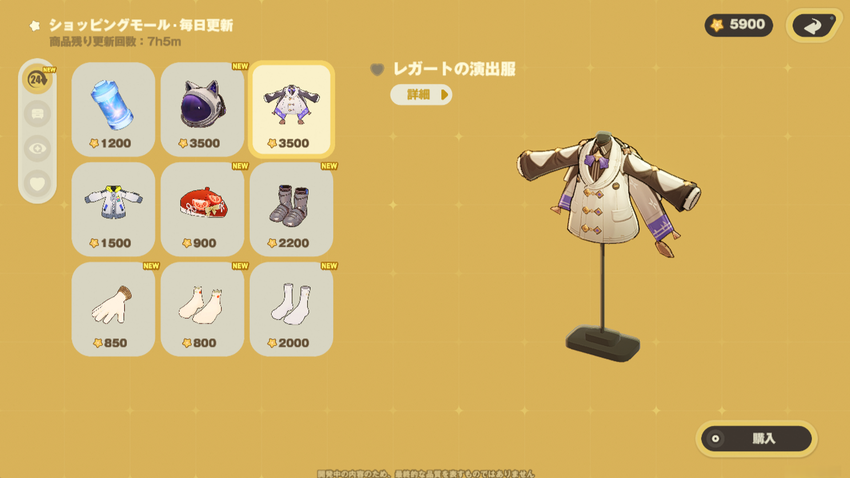Choose the white jacket priced 1500
The width and height of the screenshot is (850, 478).
pyautogui.click(x=113, y=208)
